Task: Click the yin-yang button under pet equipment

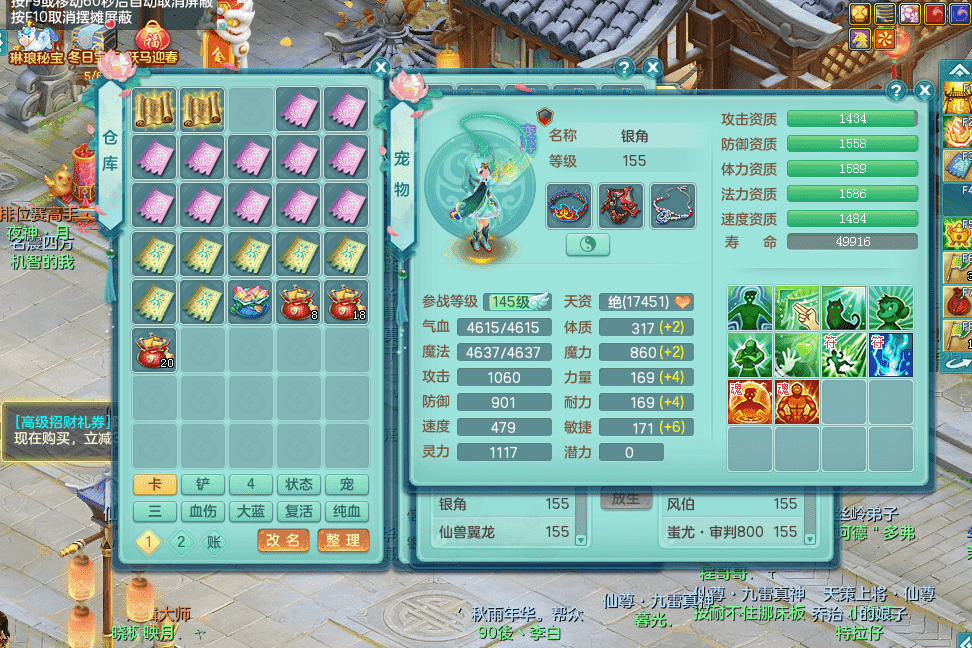Action: [x=587, y=244]
